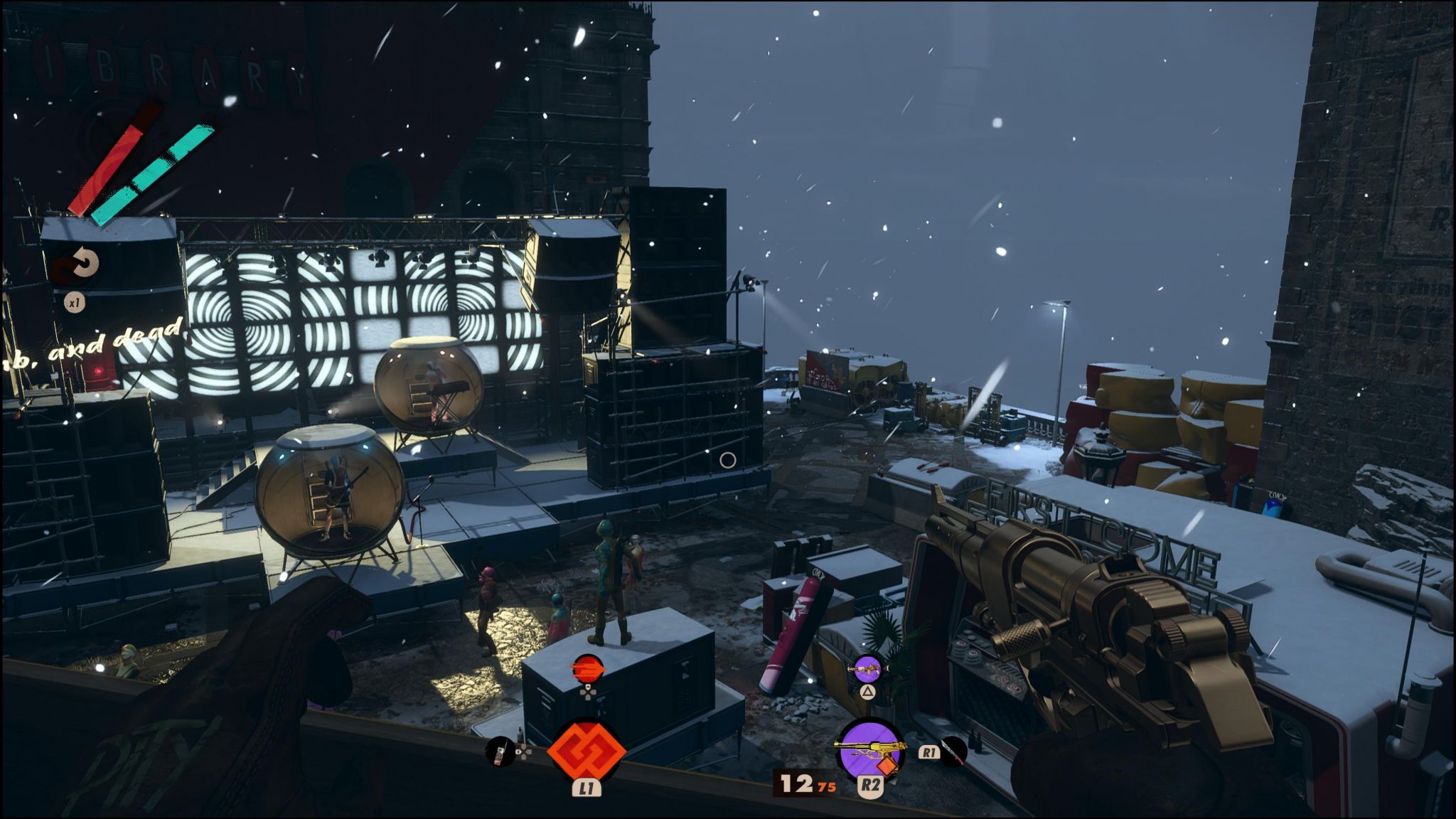The width and height of the screenshot is (1456, 819).
Task: Swap to the small secondary weapon icon
Action: click(x=867, y=669)
